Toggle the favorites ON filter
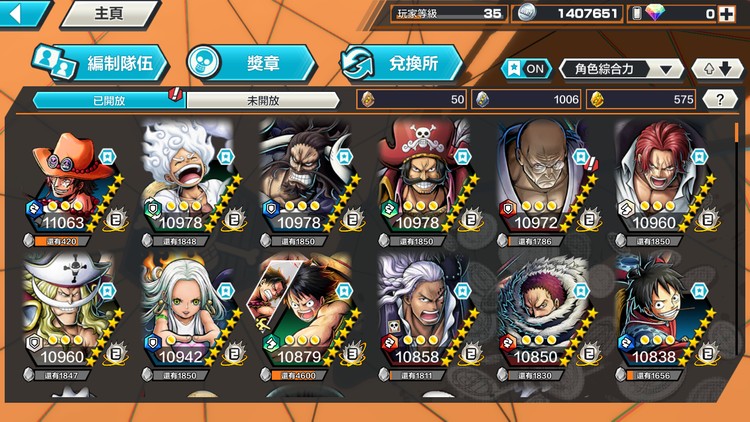This screenshot has height=422, width=750. pos(526,69)
